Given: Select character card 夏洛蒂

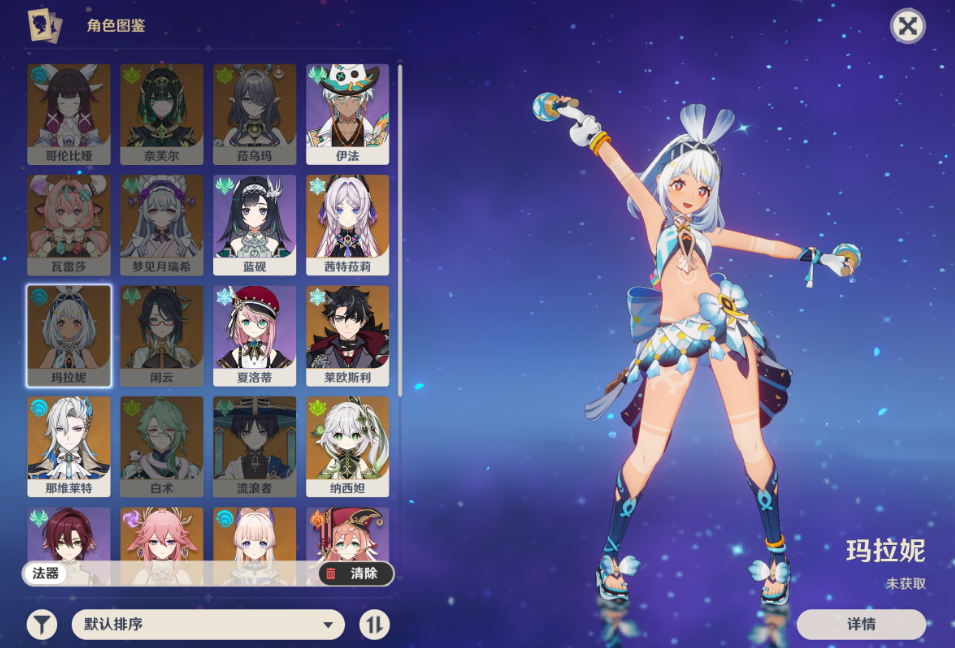Looking at the screenshot, I should 254,336.
